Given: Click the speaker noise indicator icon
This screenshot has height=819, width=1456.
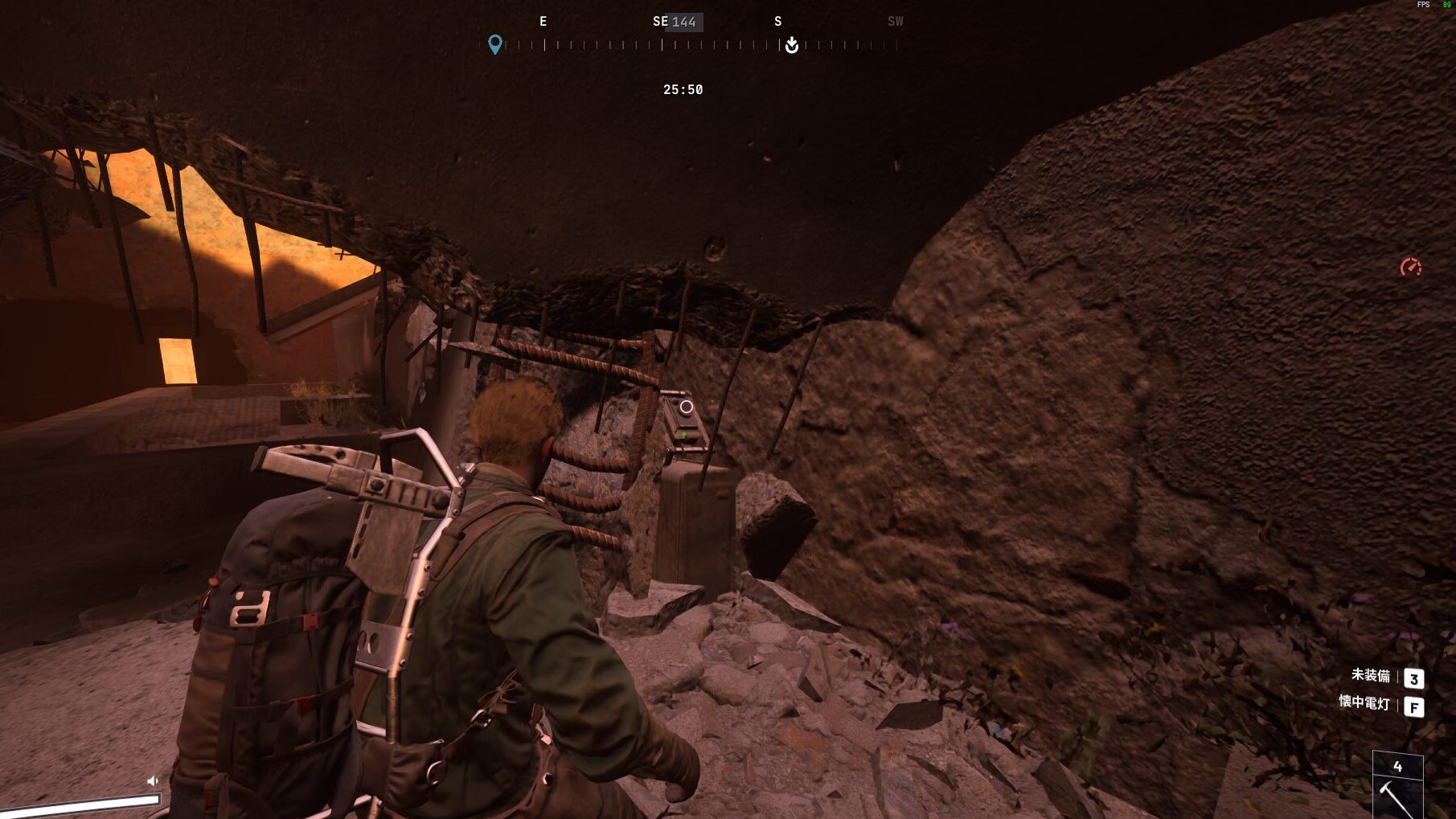Looking at the screenshot, I should point(153,780).
